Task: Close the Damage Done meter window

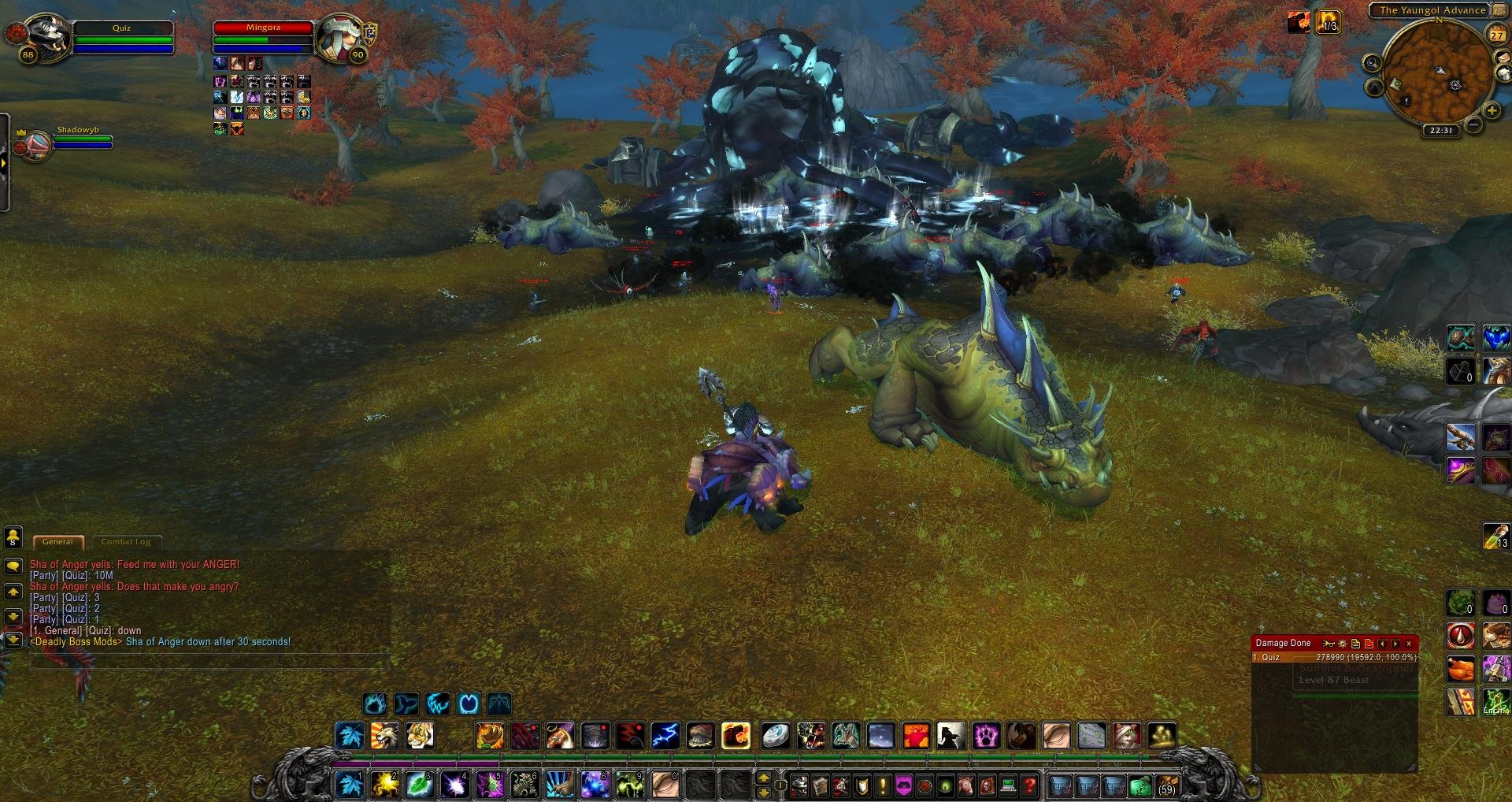Action: [1409, 644]
